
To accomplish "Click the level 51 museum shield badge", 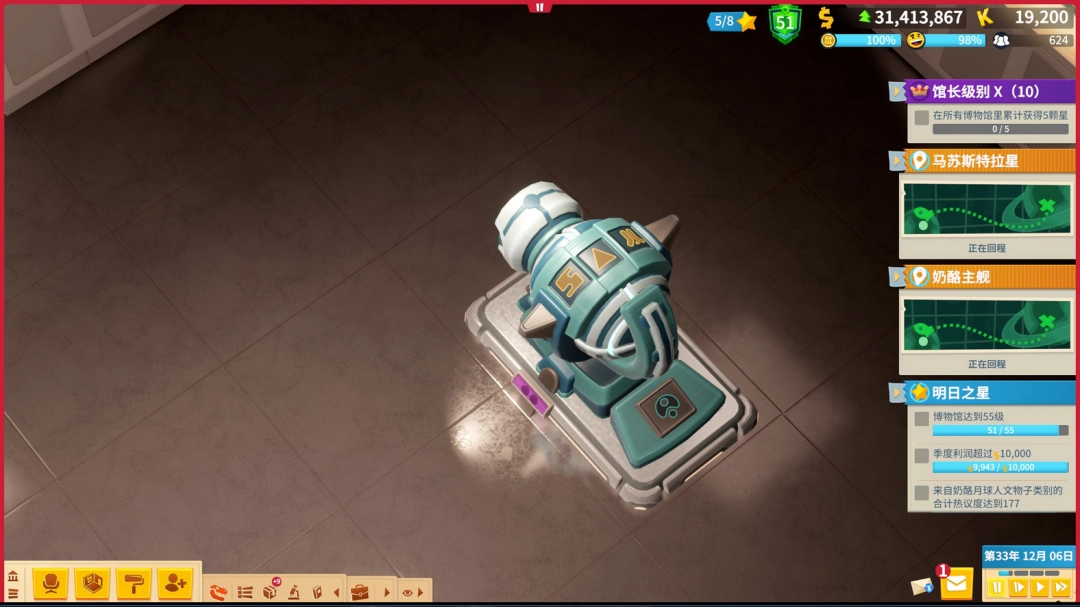I will [785, 22].
